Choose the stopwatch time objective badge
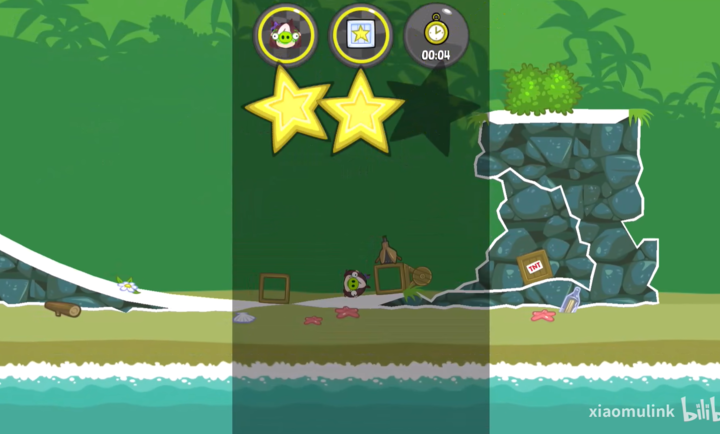720x434 pixels. point(435,36)
